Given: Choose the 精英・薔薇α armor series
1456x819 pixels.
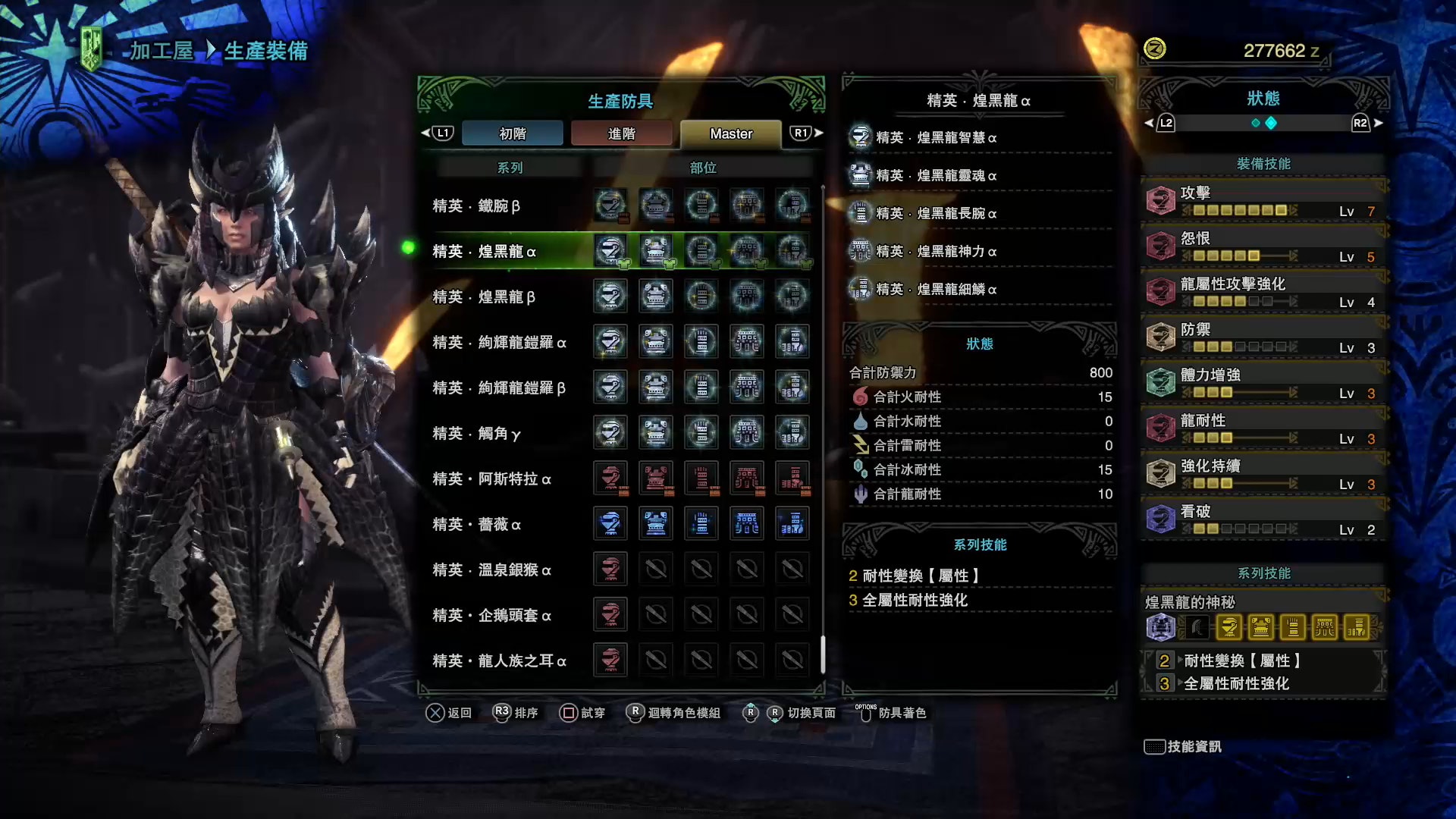Looking at the screenshot, I should pyautogui.click(x=476, y=525).
